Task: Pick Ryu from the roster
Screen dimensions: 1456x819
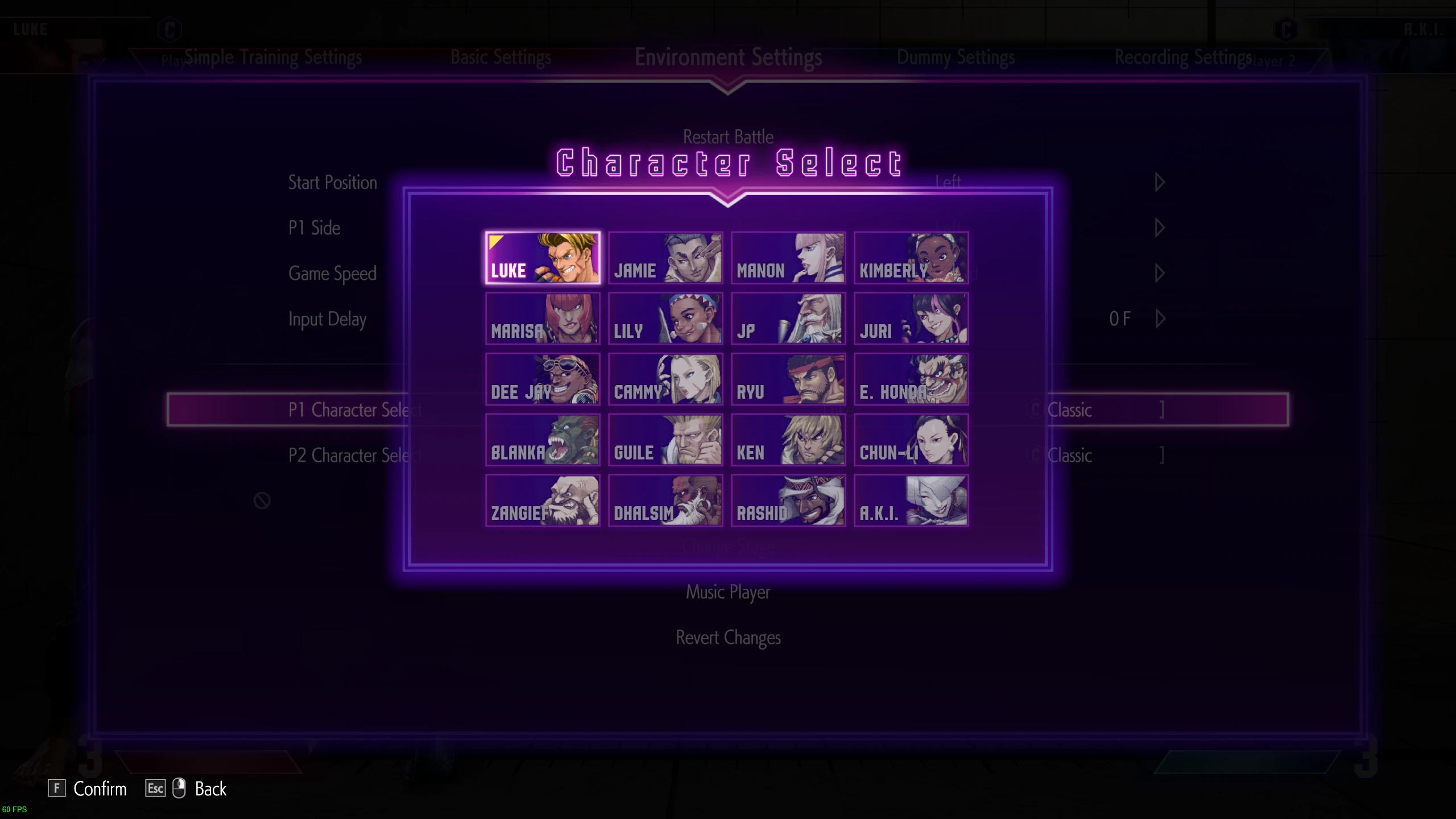Action: point(788,380)
